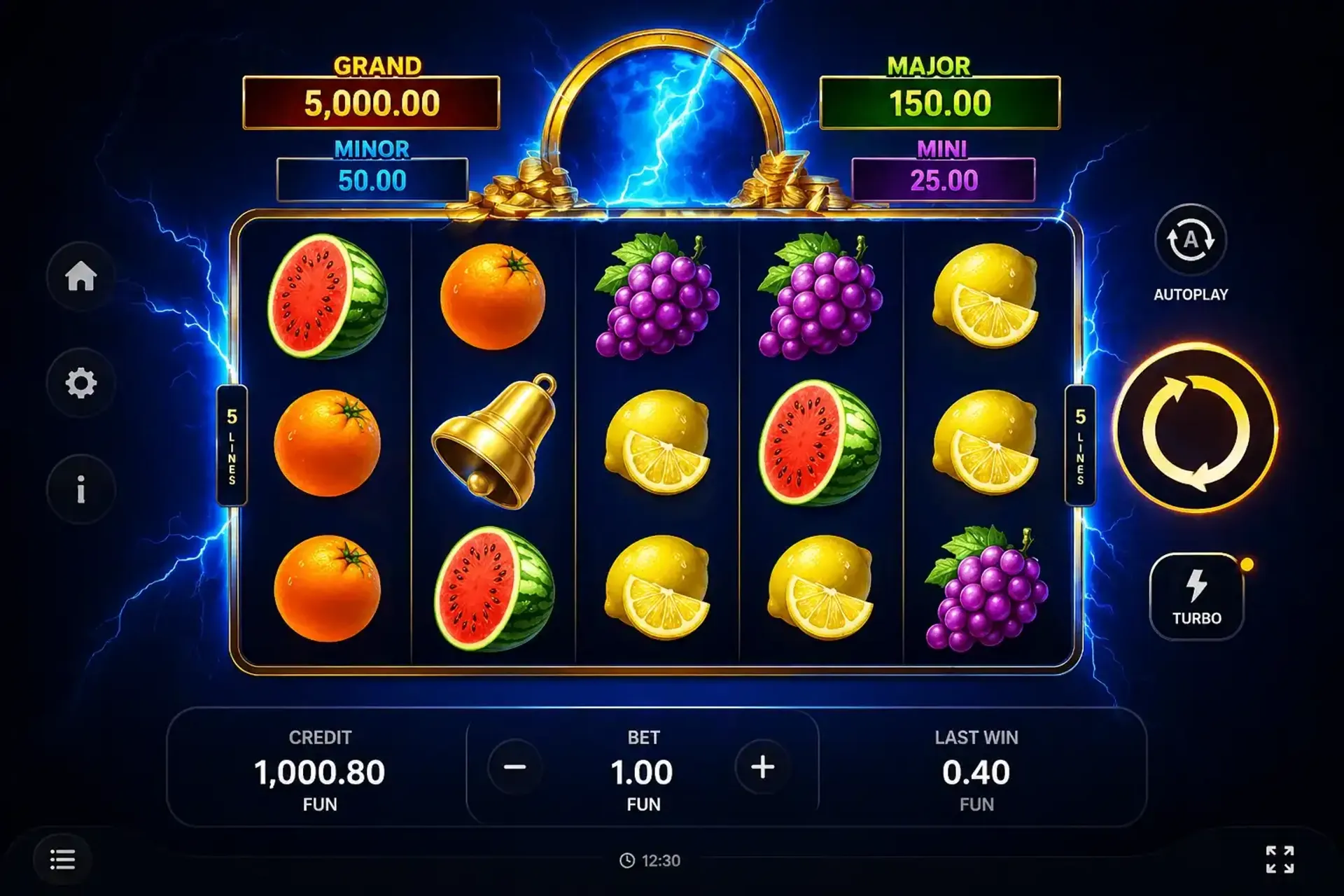
Task: Open the Autoplay options
Action: [1190, 241]
